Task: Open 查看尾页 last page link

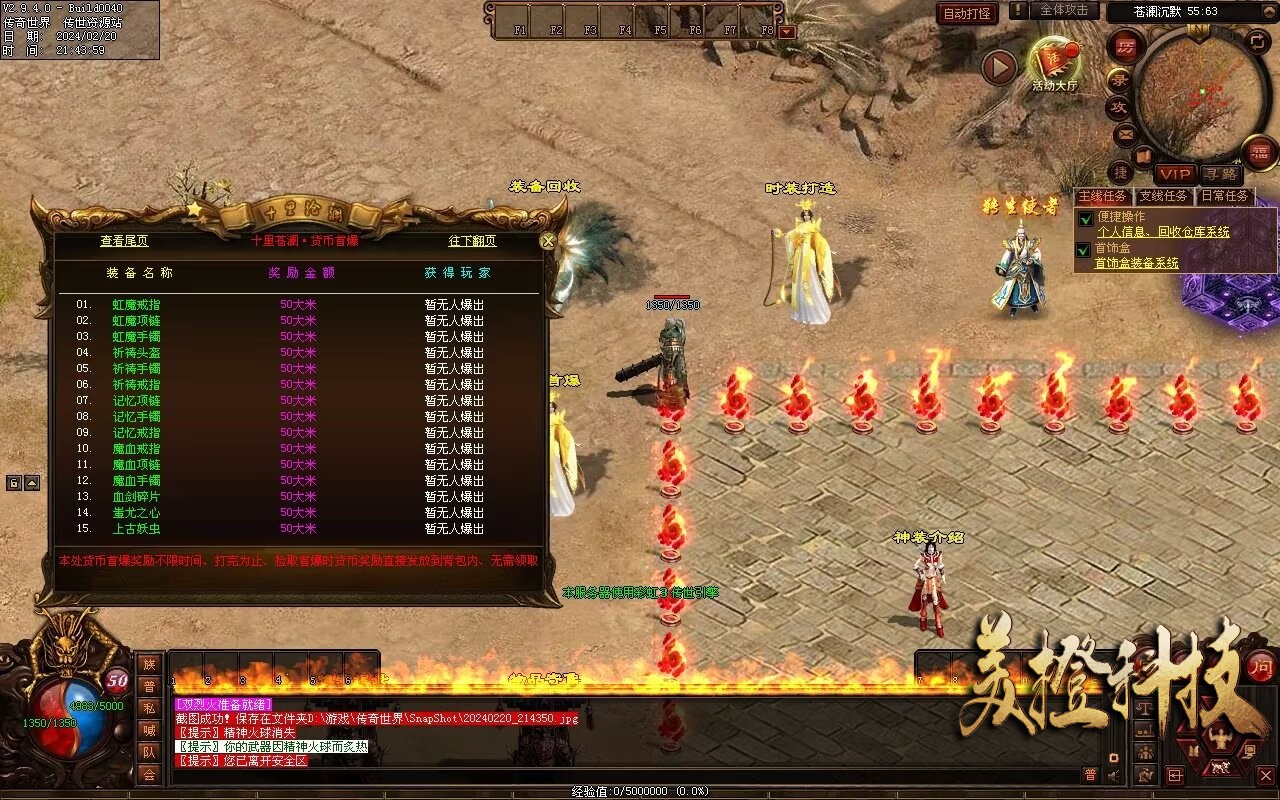Action: click(x=124, y=241)
